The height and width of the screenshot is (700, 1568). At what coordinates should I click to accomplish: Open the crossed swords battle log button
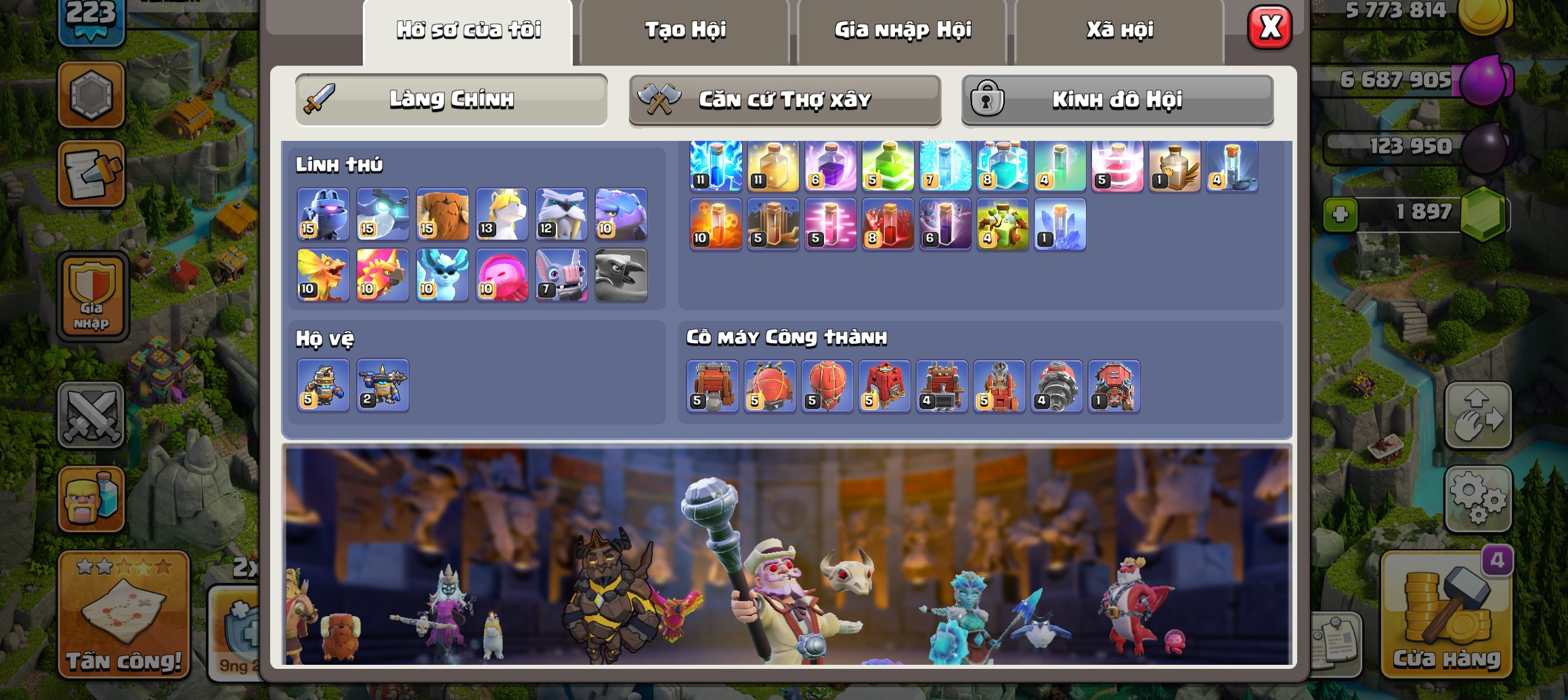point(91,415)
